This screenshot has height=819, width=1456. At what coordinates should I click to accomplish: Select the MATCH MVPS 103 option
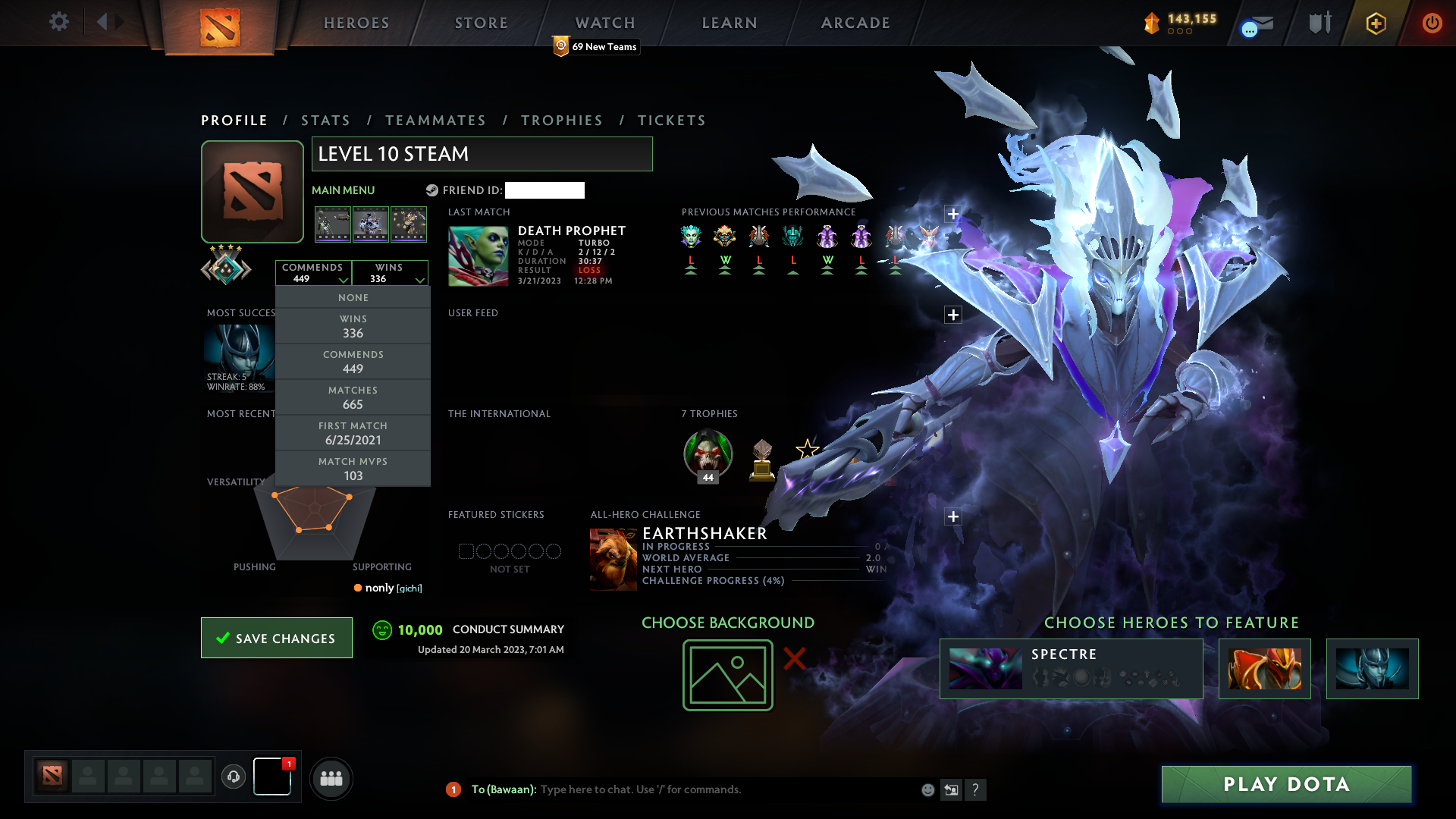353,468
